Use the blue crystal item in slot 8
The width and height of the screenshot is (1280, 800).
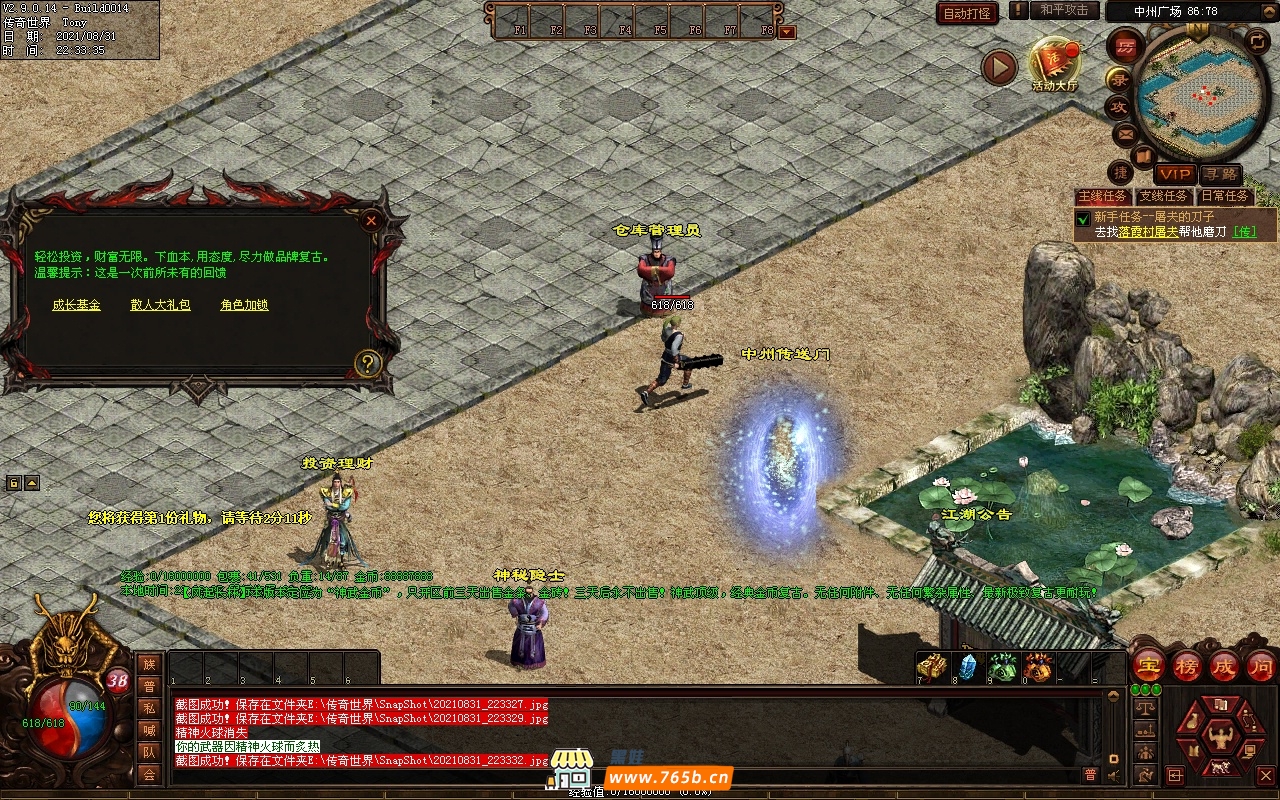[967, 667]
